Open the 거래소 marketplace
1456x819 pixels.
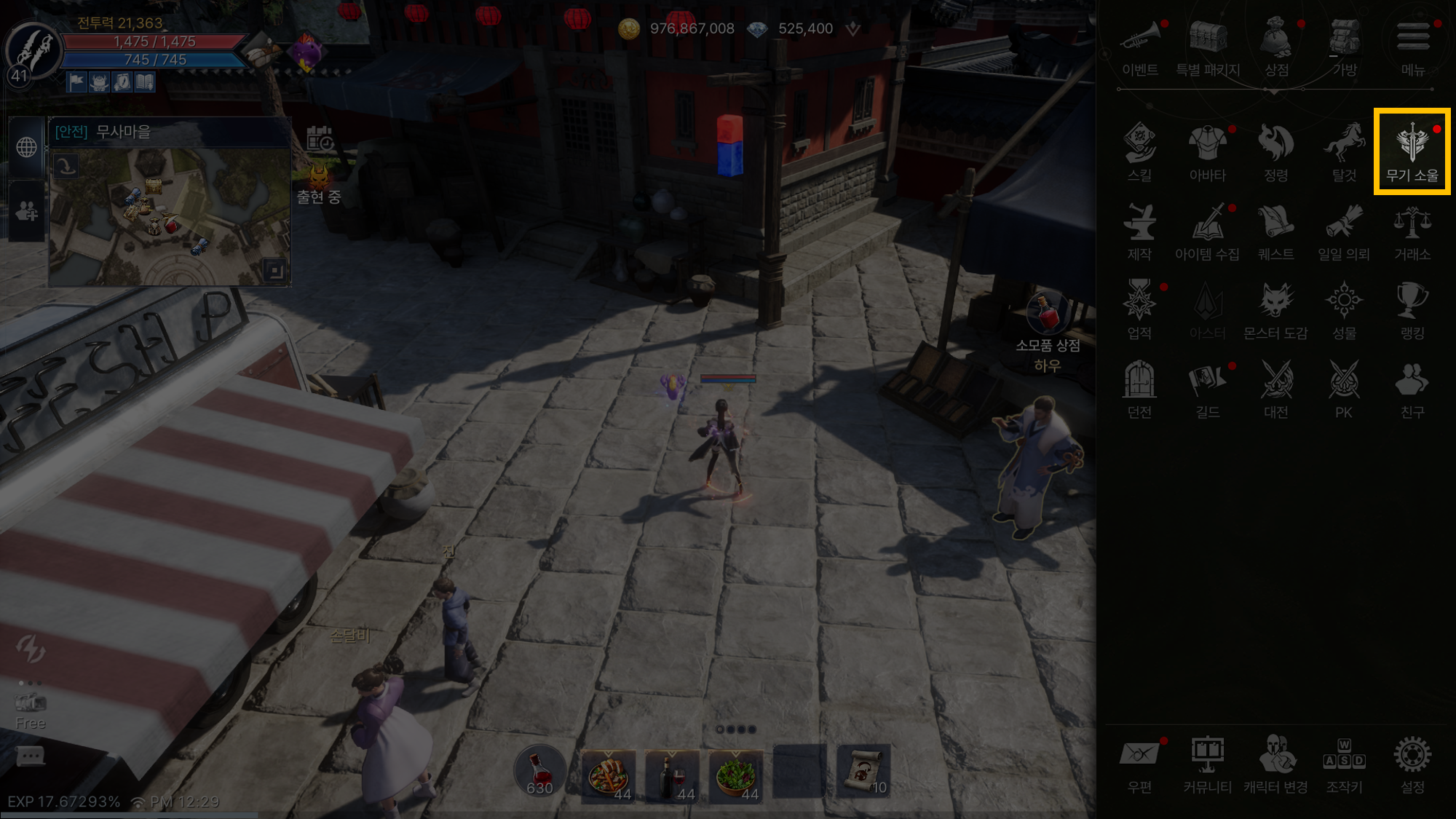(x=1412, y=230)
